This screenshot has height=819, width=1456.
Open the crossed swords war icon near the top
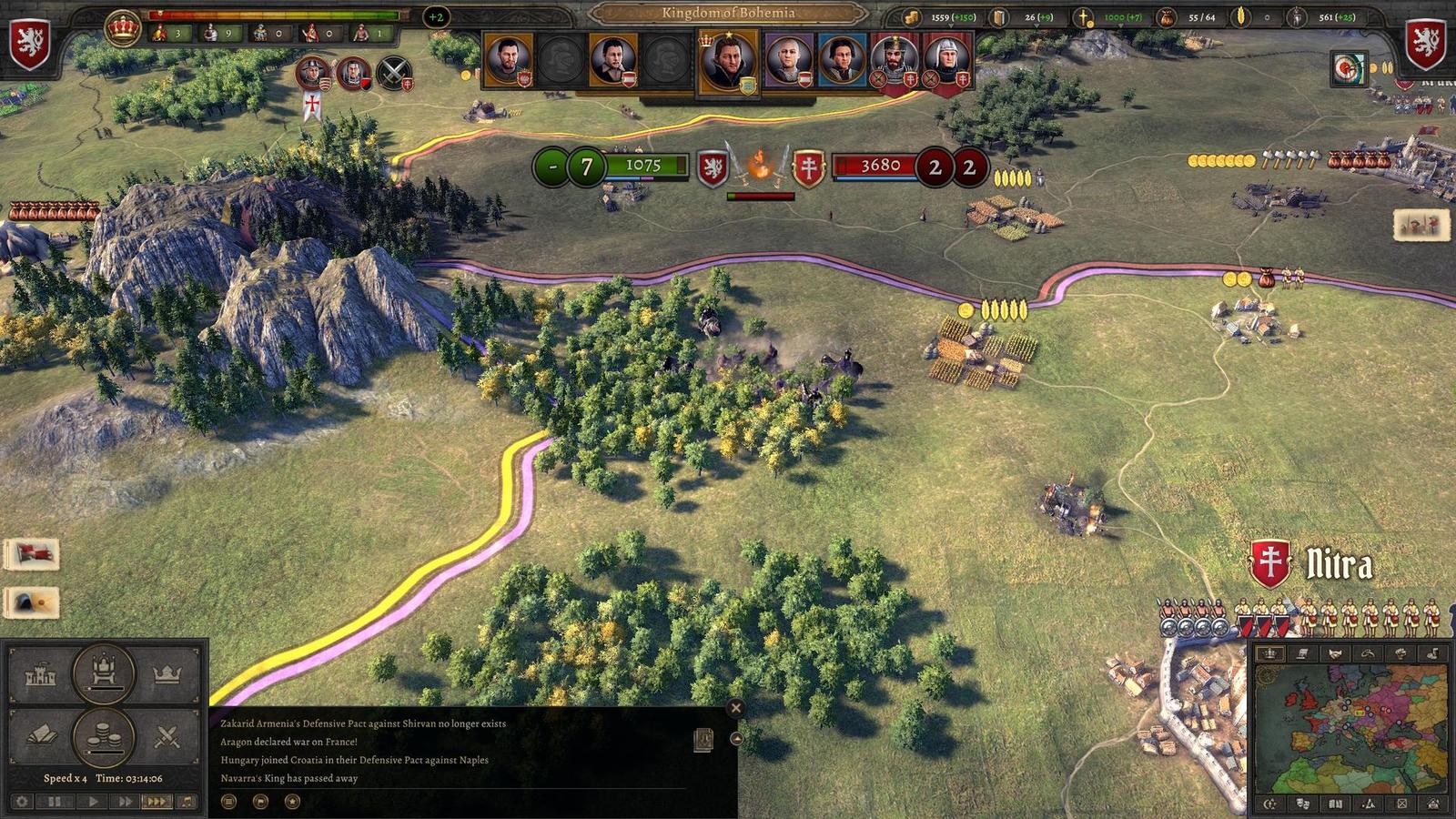click(x=393, y=72)
